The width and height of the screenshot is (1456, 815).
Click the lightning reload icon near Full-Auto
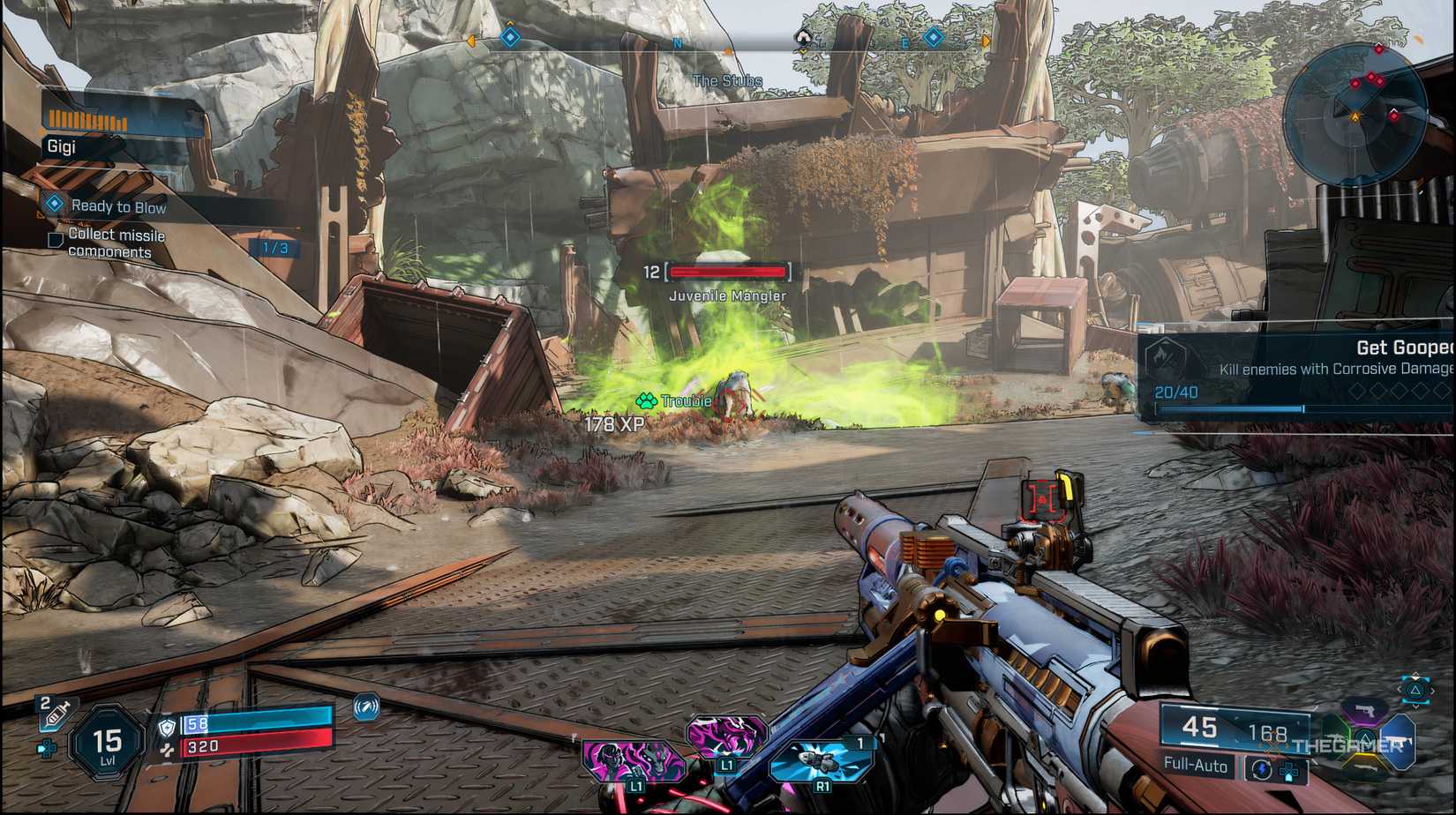pos(1262,768)
